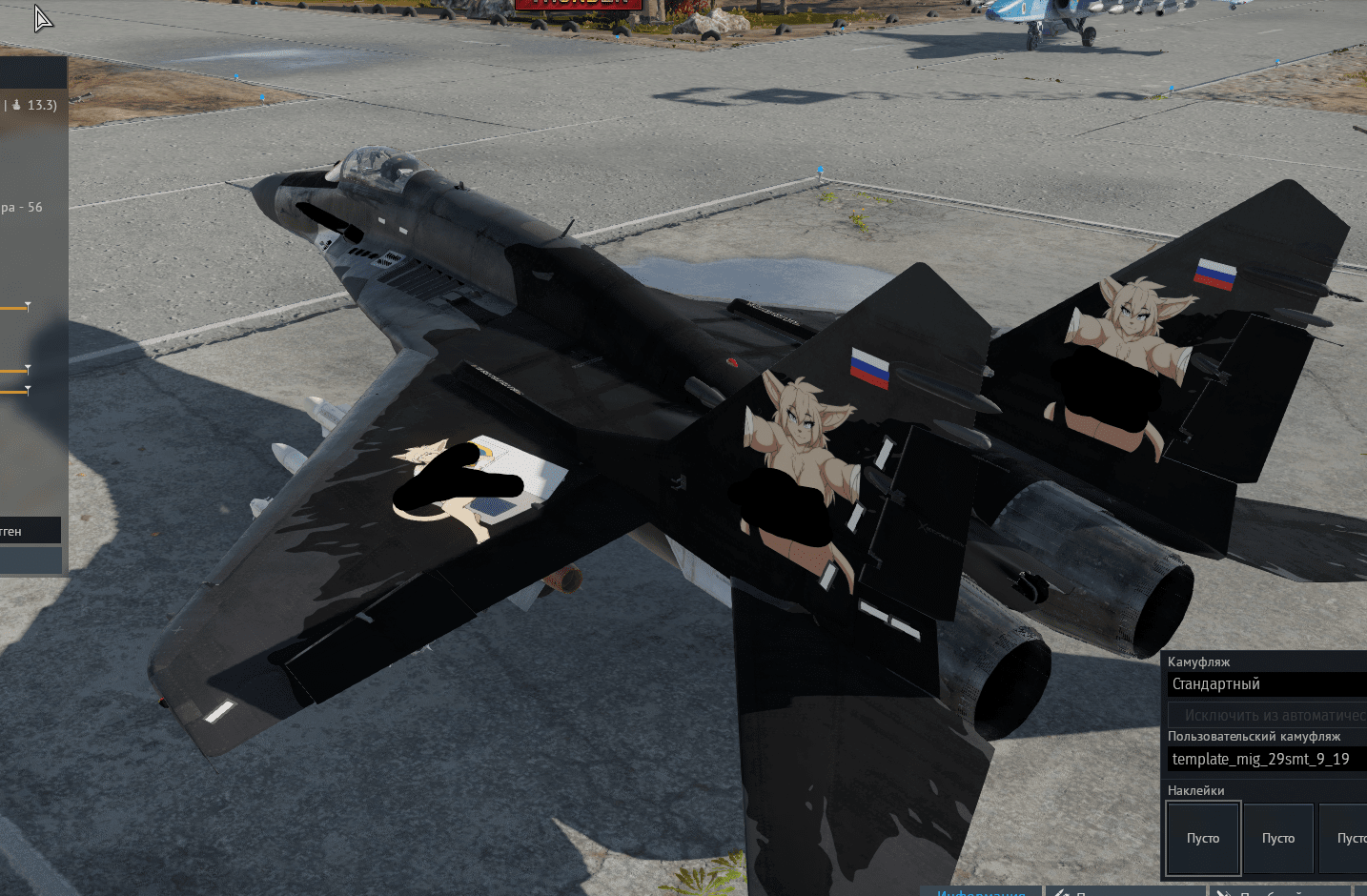This screenshot has width=1367, height=896.
Task: Click the middle orange slider handle on the left panel
Action: (29, 368)
